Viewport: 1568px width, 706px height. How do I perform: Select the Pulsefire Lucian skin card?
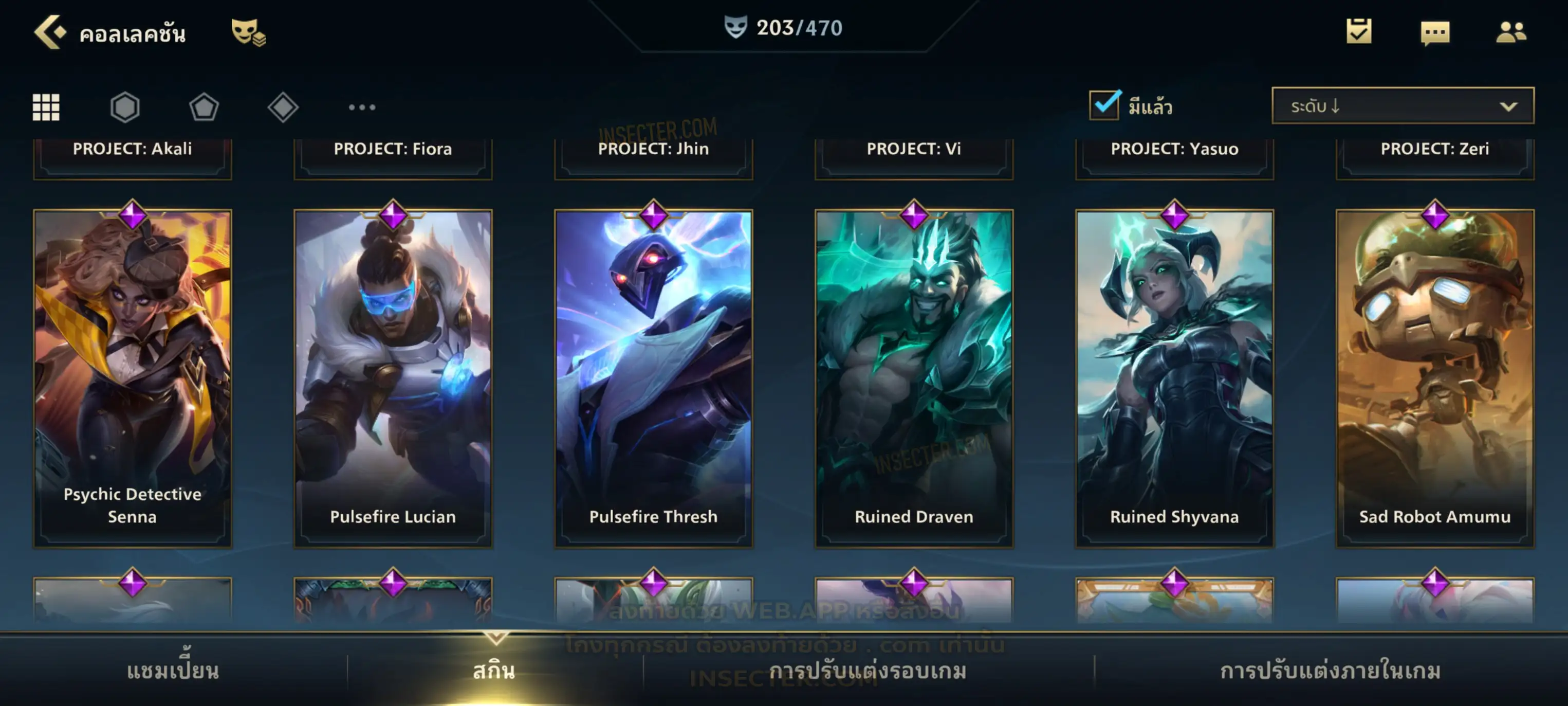coord(393,377)
